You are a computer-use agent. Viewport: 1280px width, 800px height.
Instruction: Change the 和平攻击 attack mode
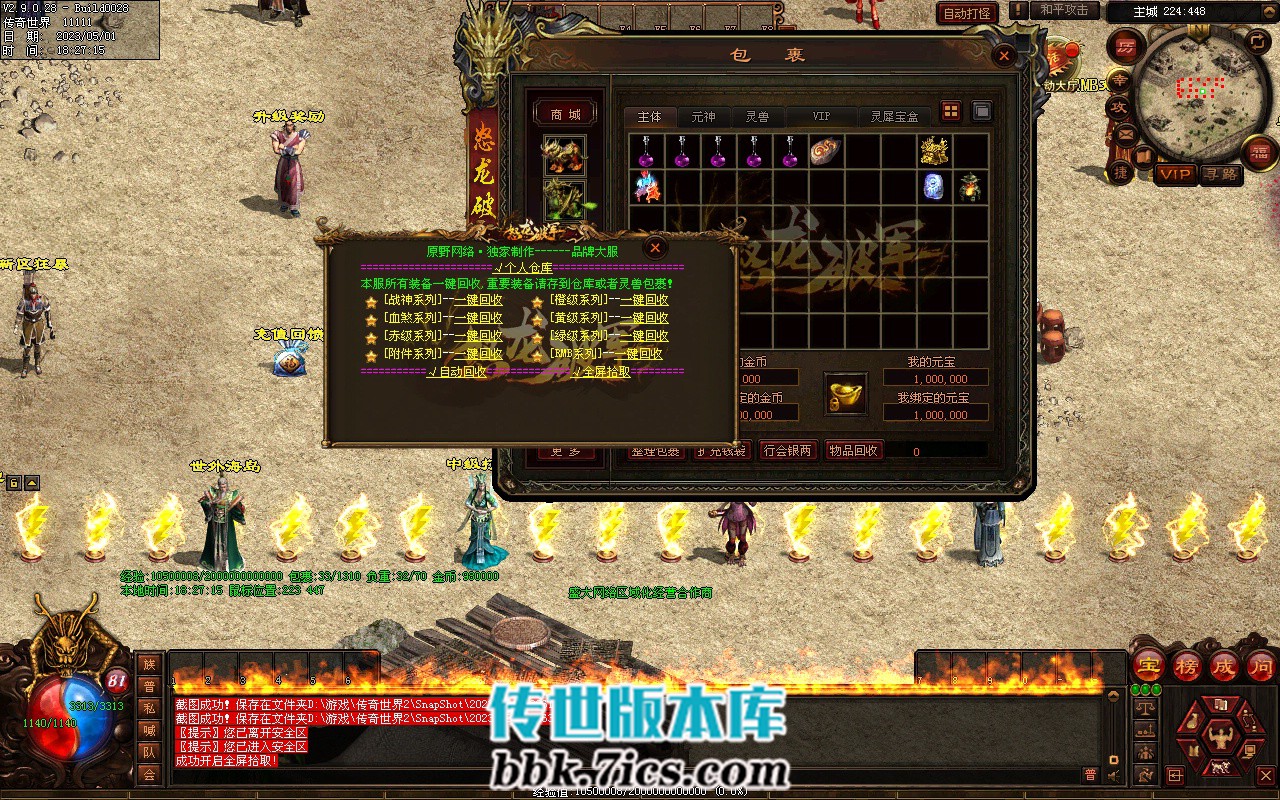tap(1064, 10)
